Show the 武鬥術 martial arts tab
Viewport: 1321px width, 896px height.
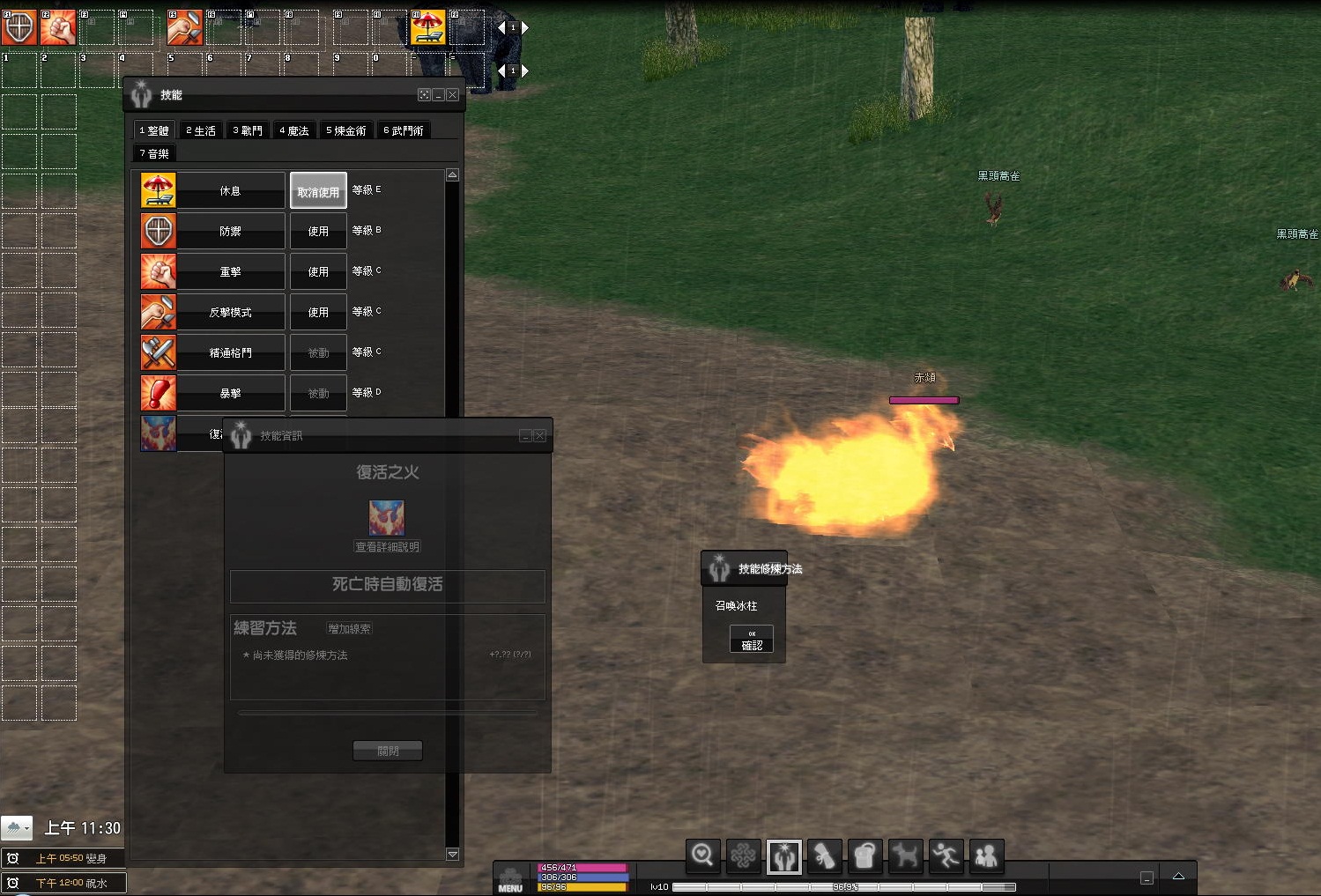[404, 130]
